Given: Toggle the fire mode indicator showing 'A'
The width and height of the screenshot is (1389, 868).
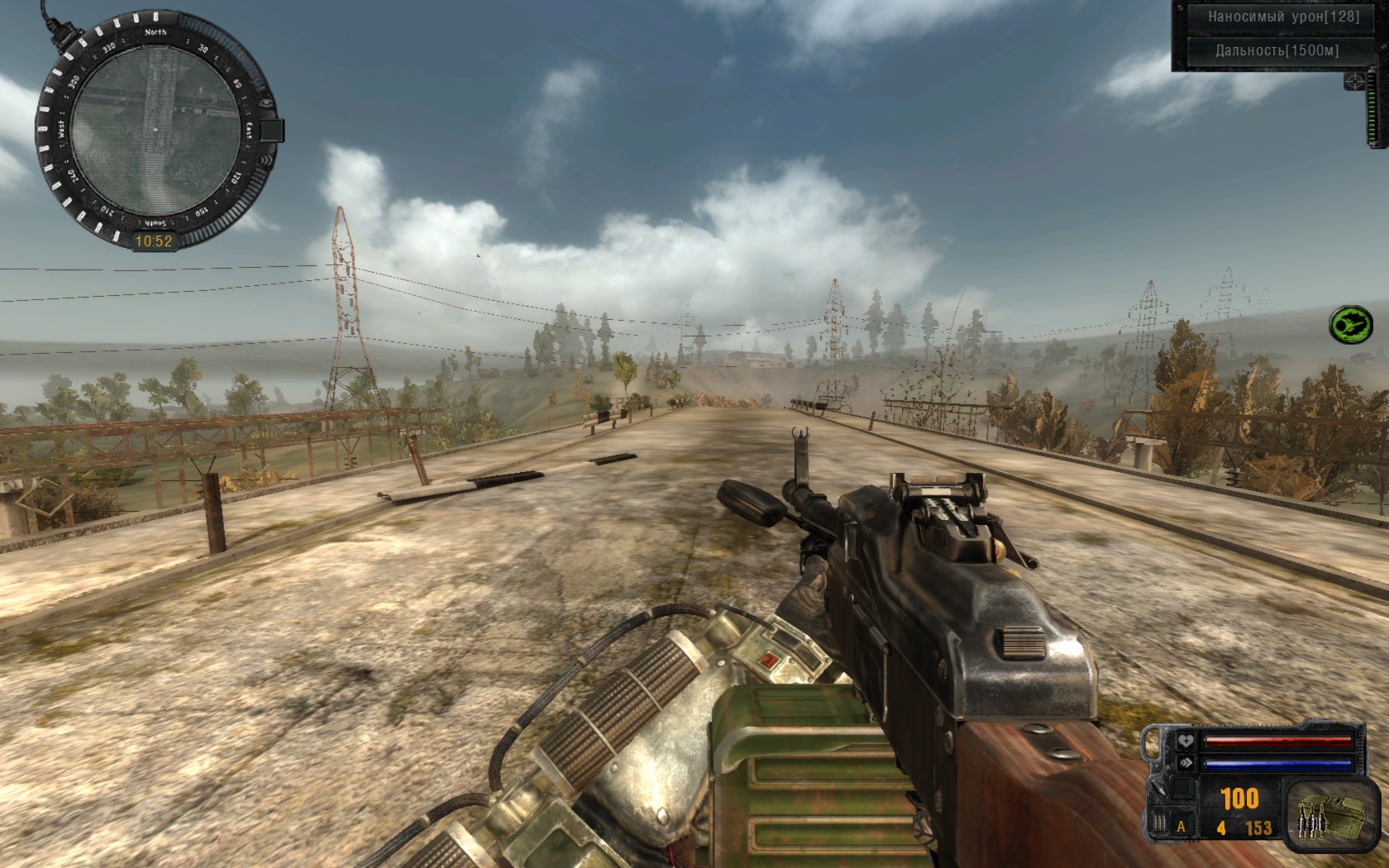Looking at the screenshot, I should 1181,826.
